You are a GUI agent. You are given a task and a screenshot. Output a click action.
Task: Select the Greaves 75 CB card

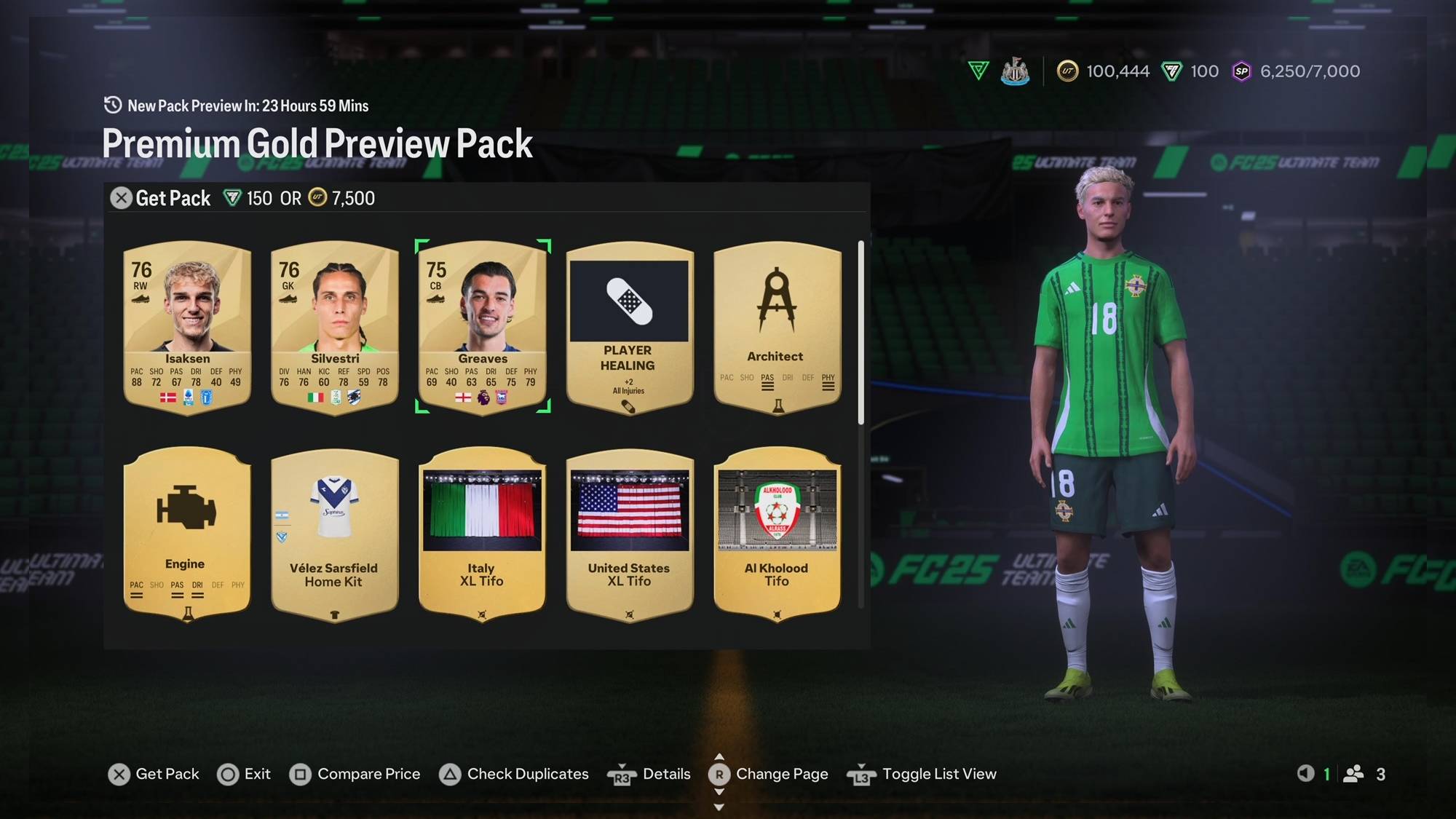click(x=483, y=326)
